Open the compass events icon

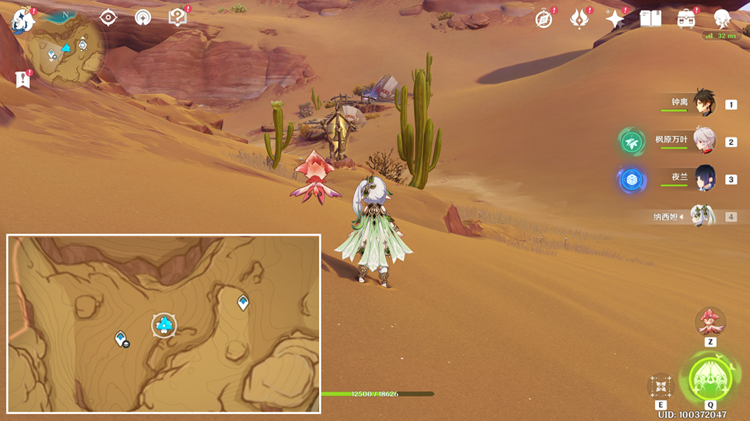pos(544,18)
